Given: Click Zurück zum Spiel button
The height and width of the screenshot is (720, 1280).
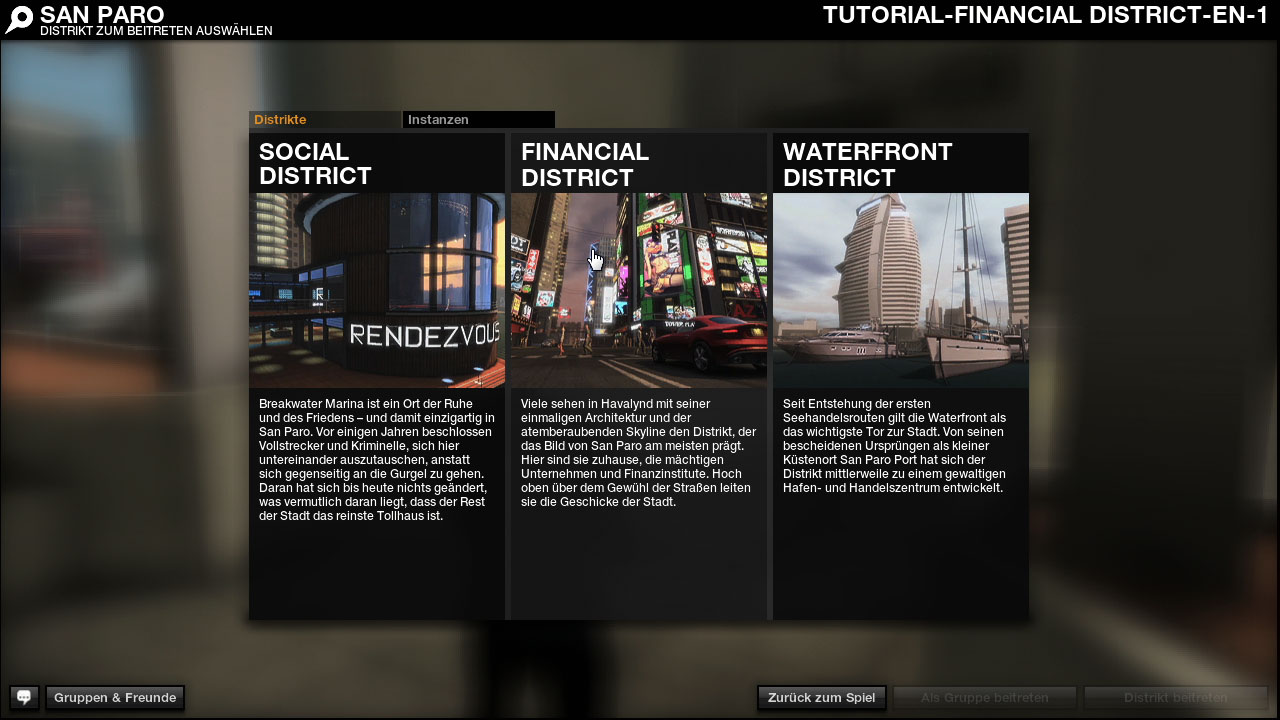Looking at the screenshot, I should [821, 698].
